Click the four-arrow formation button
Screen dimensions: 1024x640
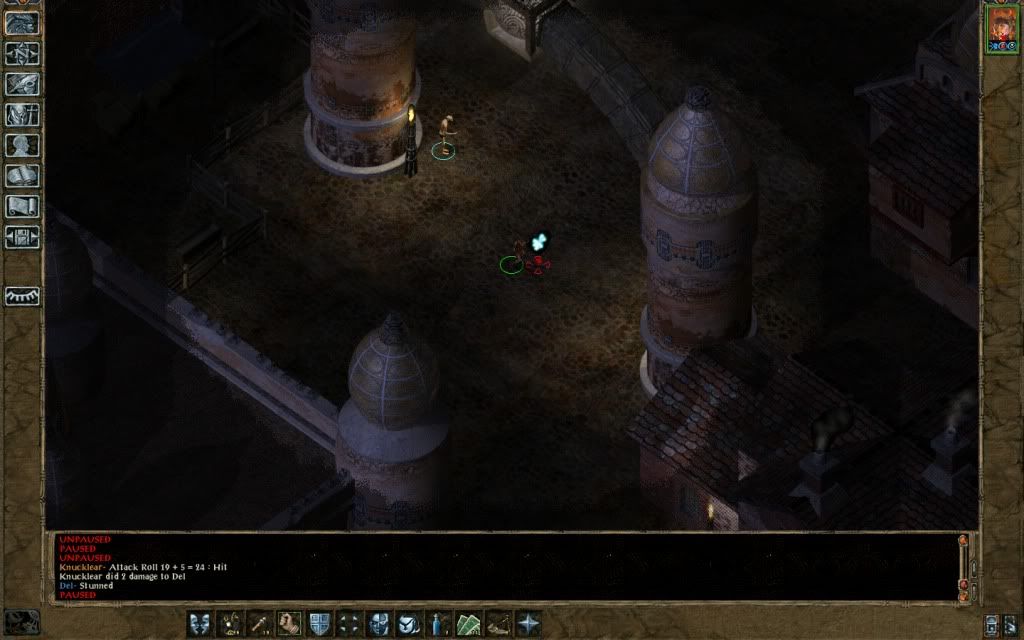tap(349, 623)
